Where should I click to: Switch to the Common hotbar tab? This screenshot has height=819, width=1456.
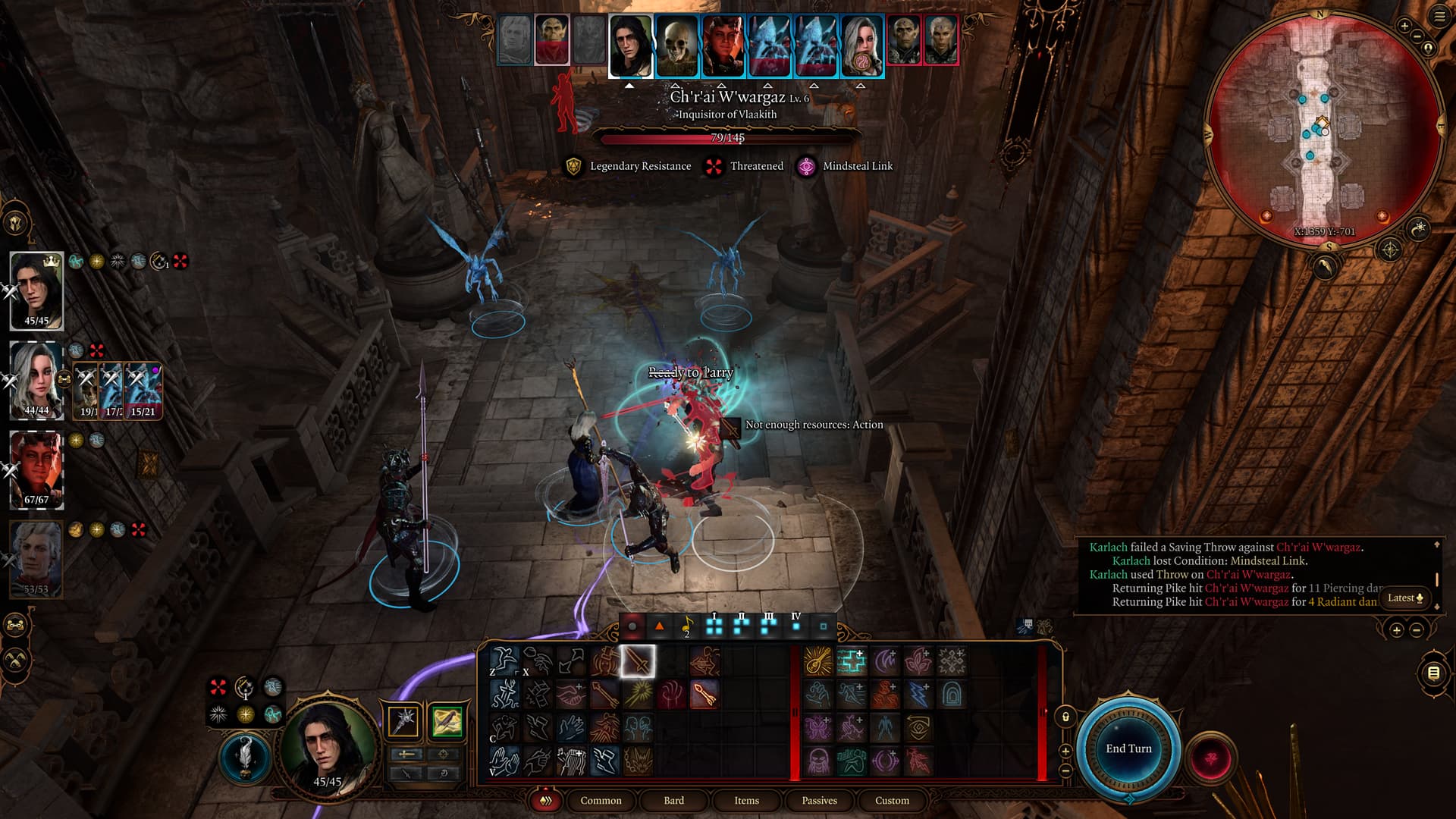(601, 800)
